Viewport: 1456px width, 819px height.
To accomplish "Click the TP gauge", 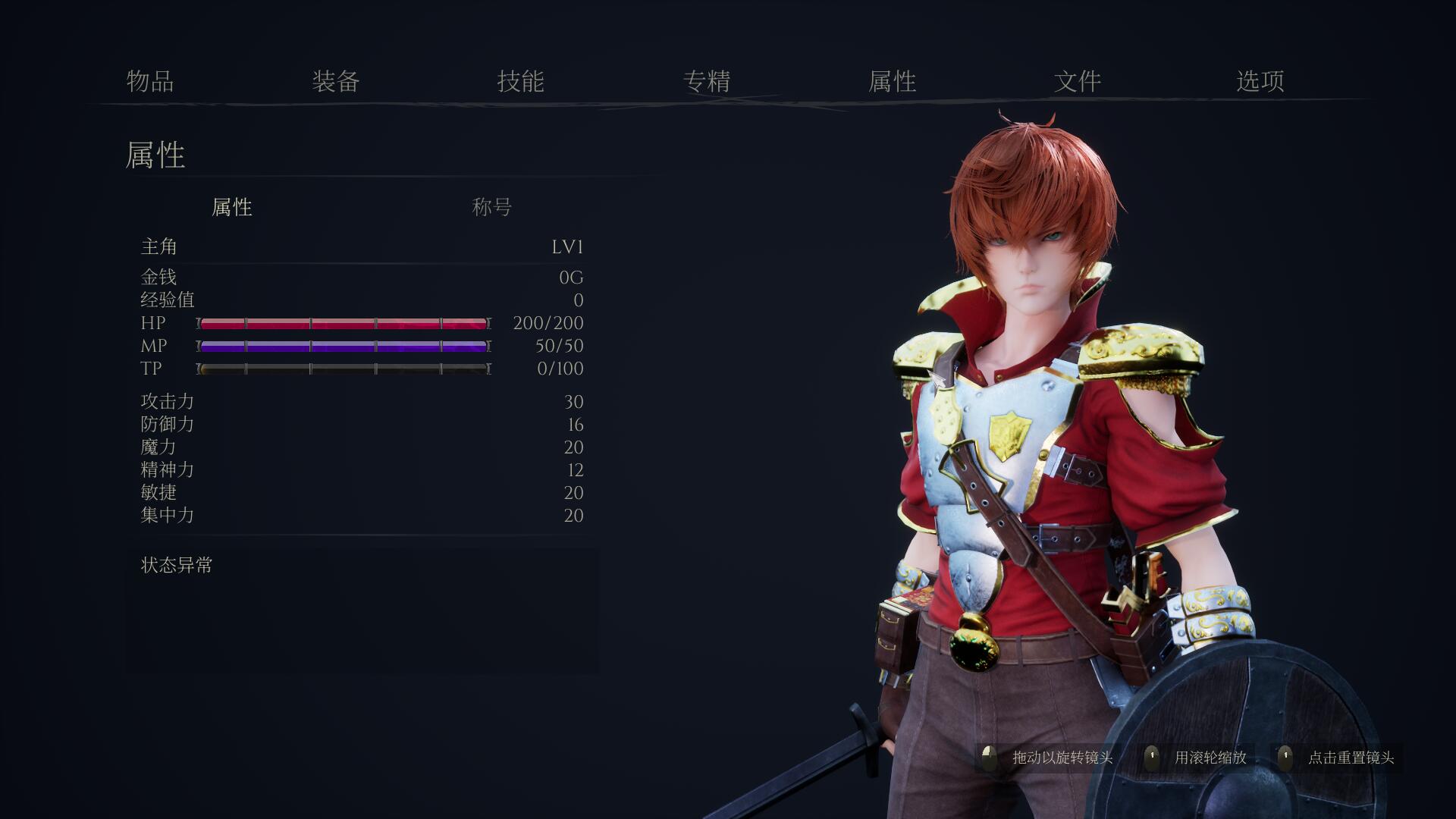I will click(343, 369).
